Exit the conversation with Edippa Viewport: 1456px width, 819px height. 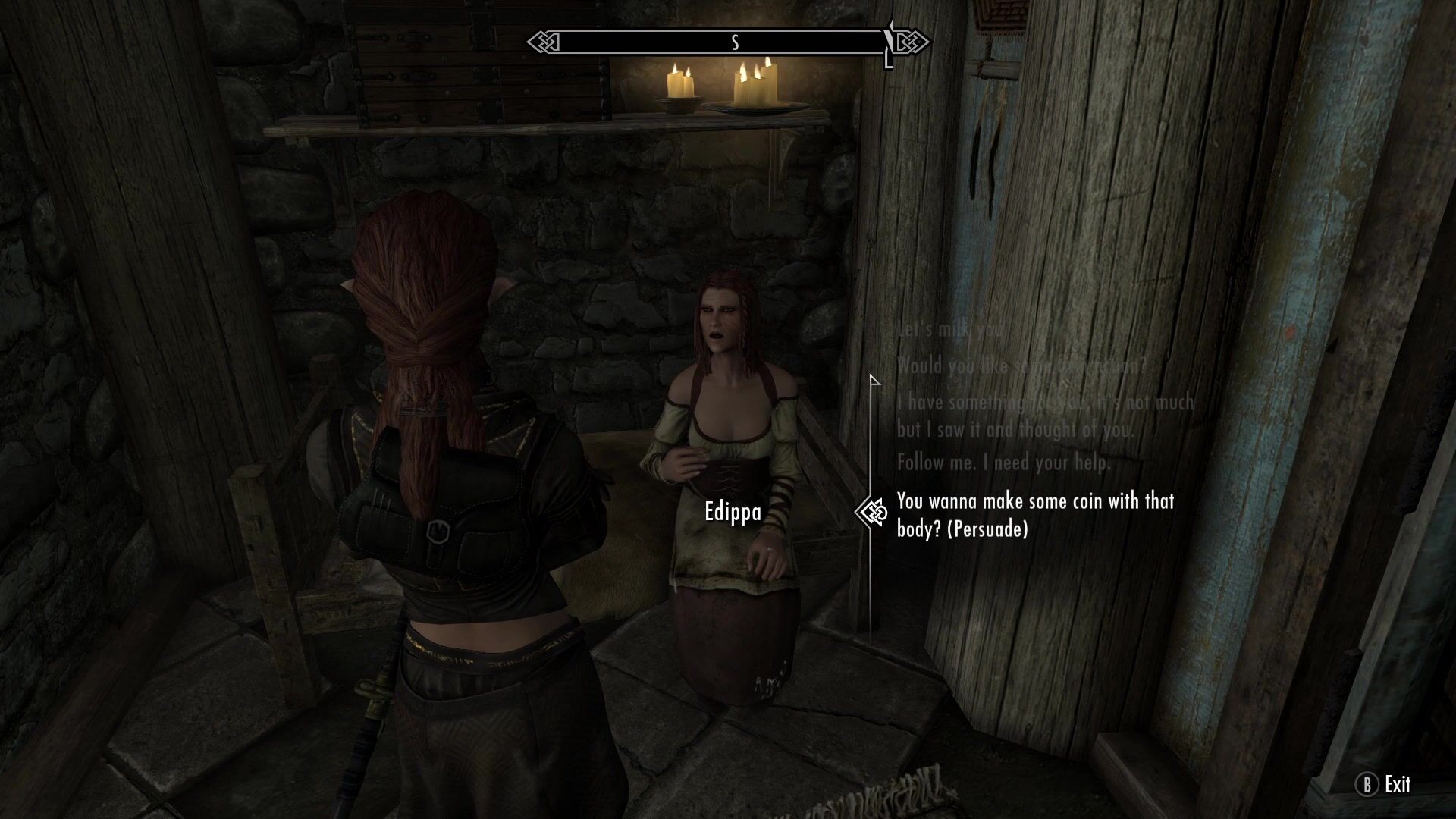1385,785
